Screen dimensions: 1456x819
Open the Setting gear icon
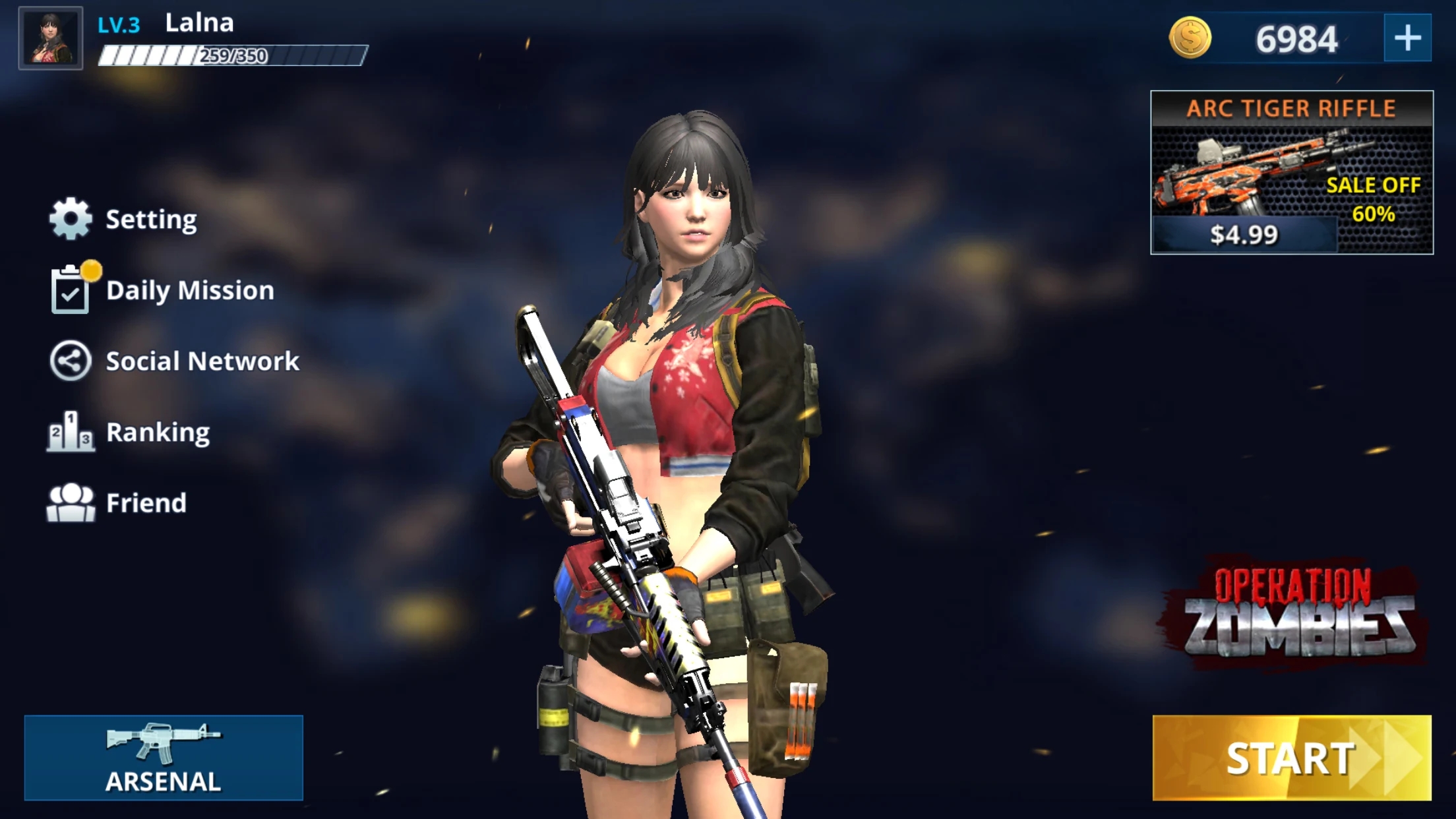[71, 218]
